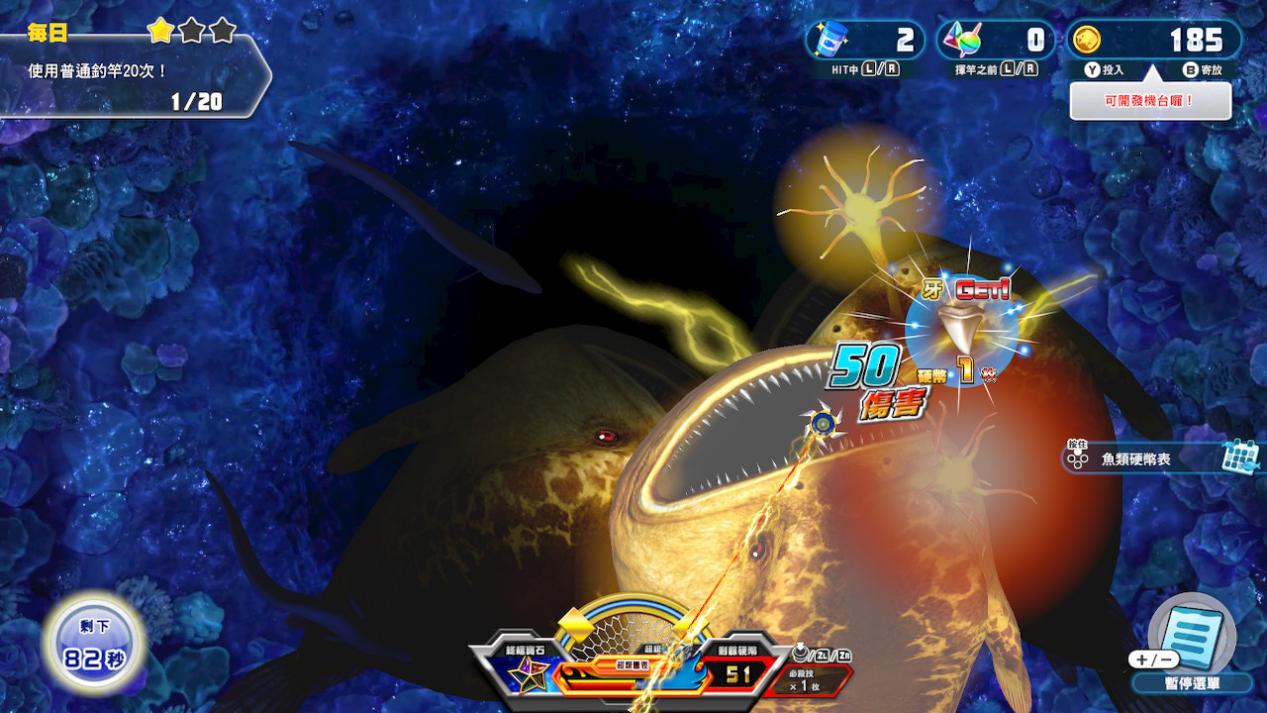The width and height of the screenshot is (1267, 713).
Task: Click the 可開發機台囉 notification bubble
Action: point(1150,101)
